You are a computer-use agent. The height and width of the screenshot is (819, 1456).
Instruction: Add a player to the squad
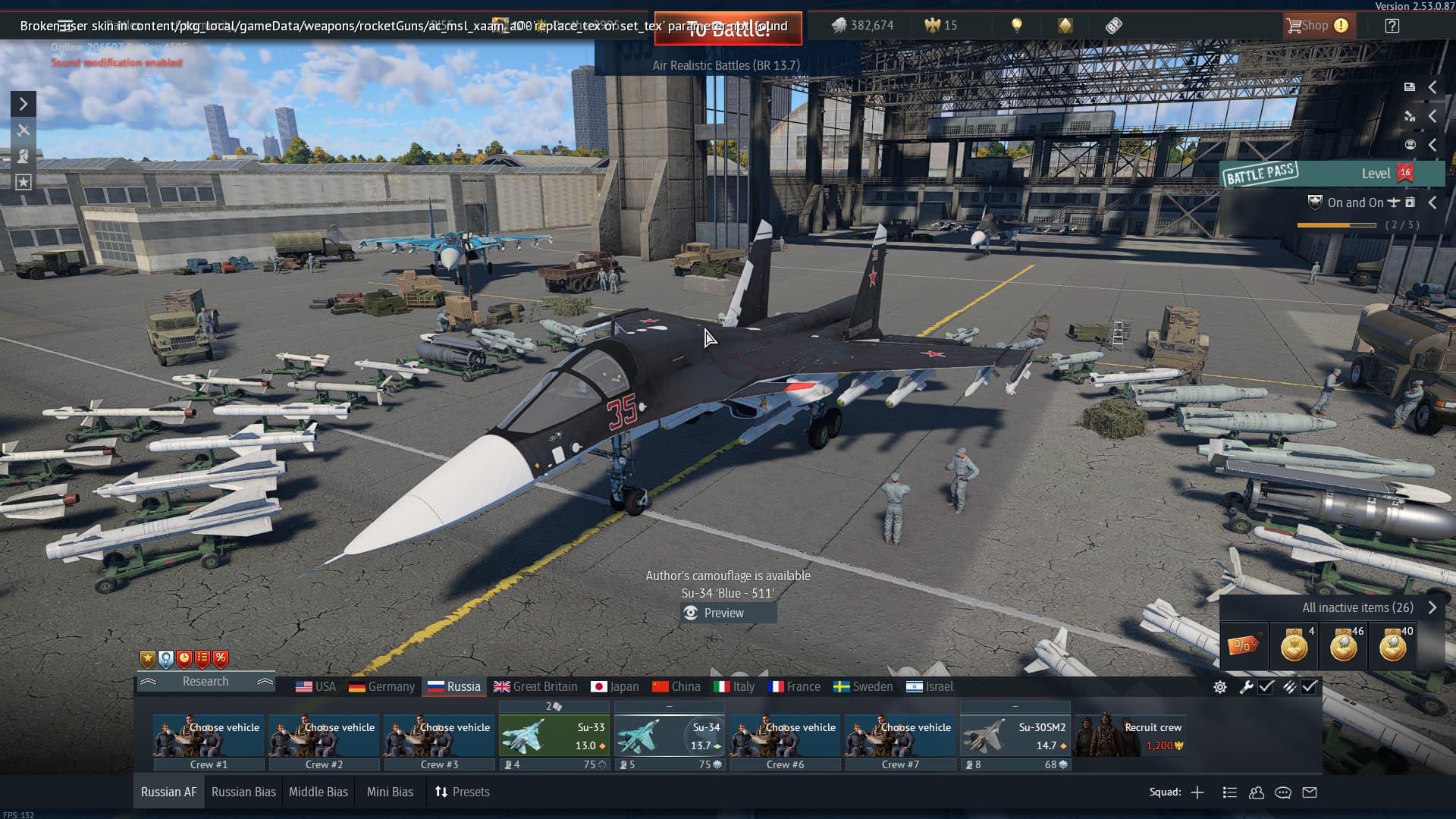[x=1197, y=792]
